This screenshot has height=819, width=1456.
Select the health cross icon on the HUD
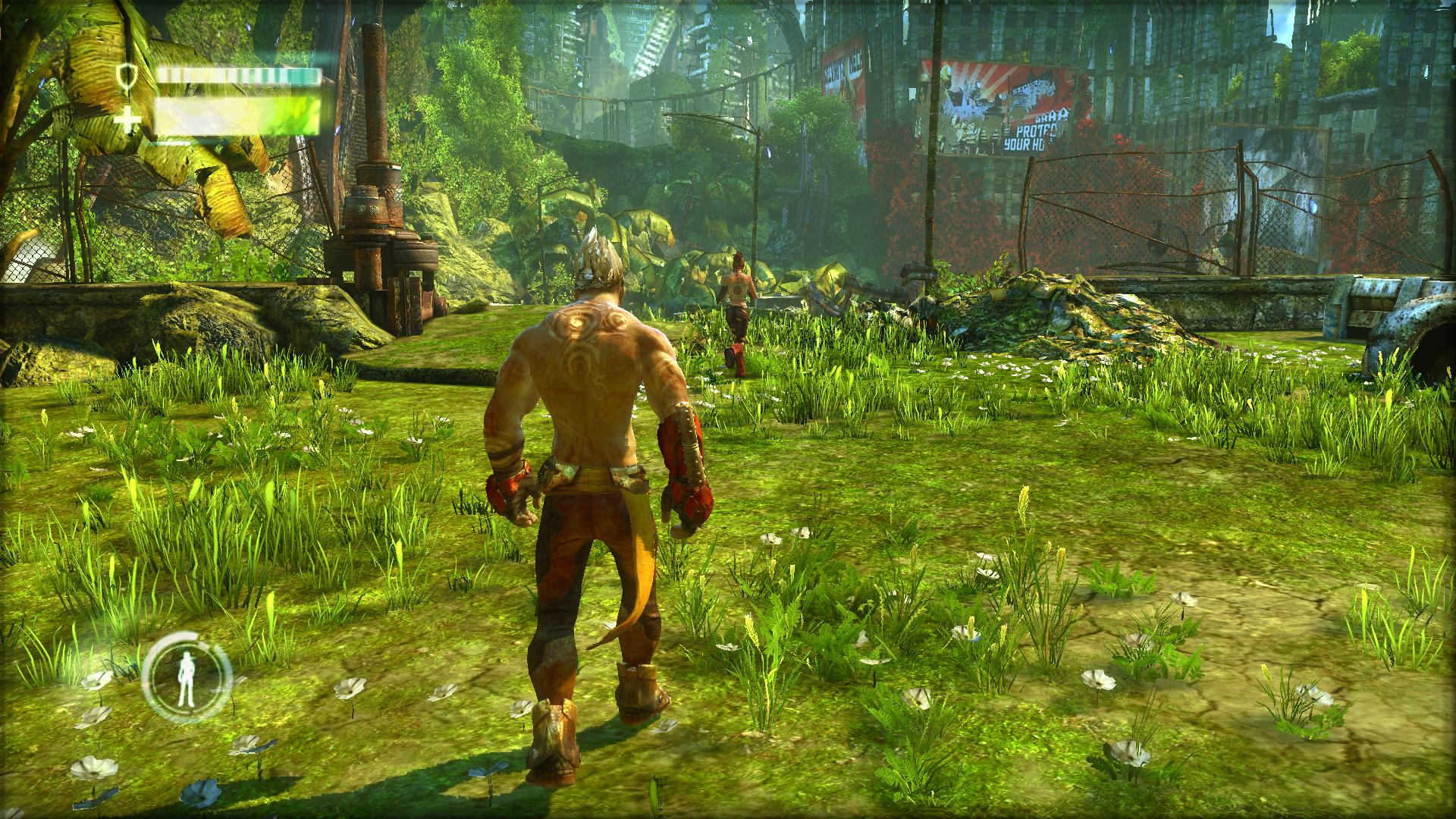[x=129, y=118]
